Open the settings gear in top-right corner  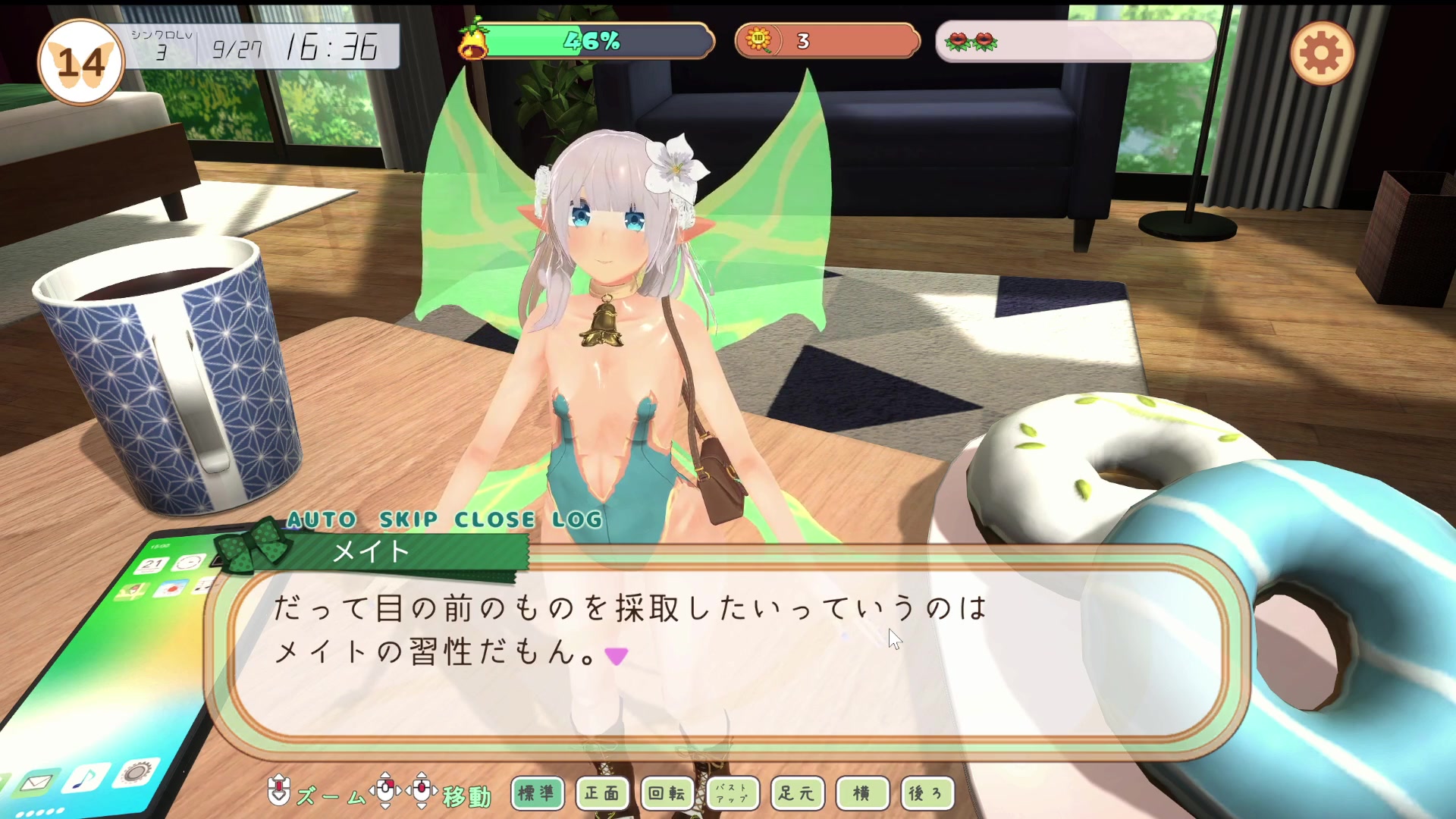pos(1323,52)
